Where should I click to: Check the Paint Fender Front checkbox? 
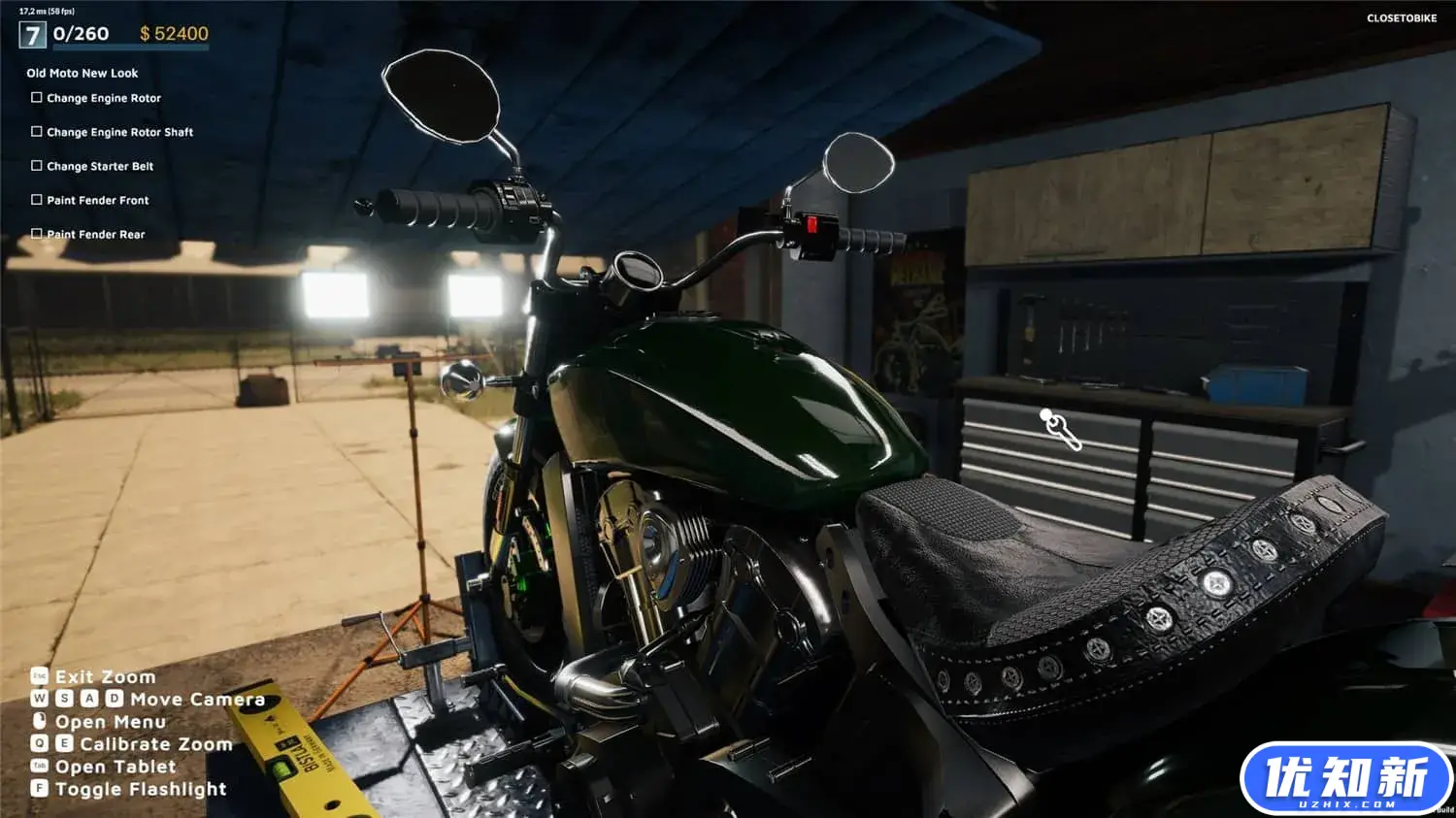pyautogui.click(x=36, y=199)
